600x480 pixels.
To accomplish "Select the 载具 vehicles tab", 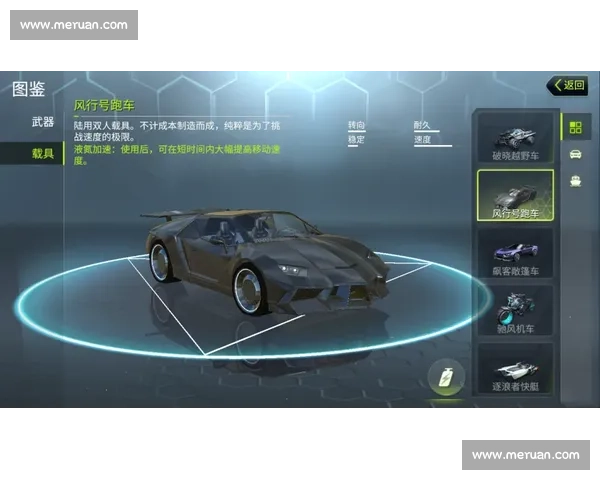I will pyautogui.click(x=42, y=153).
